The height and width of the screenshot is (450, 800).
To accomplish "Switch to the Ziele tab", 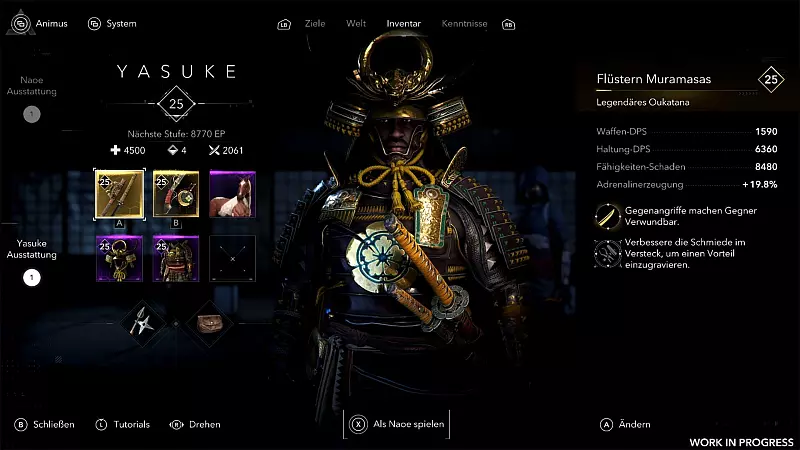I will pyautogui.click(x=317, y=23).
